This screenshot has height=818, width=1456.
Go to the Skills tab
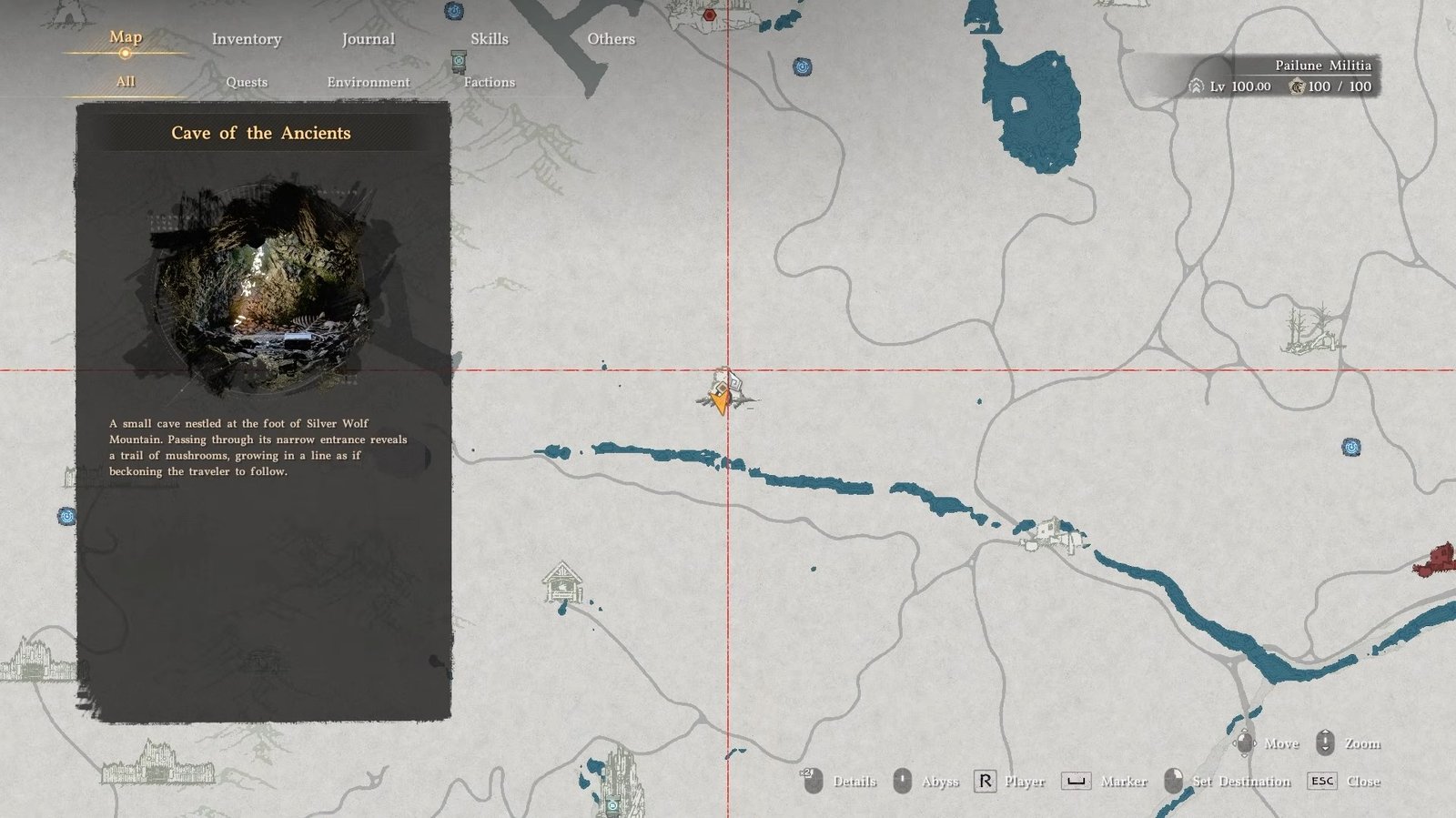click(x=489, y=39)
